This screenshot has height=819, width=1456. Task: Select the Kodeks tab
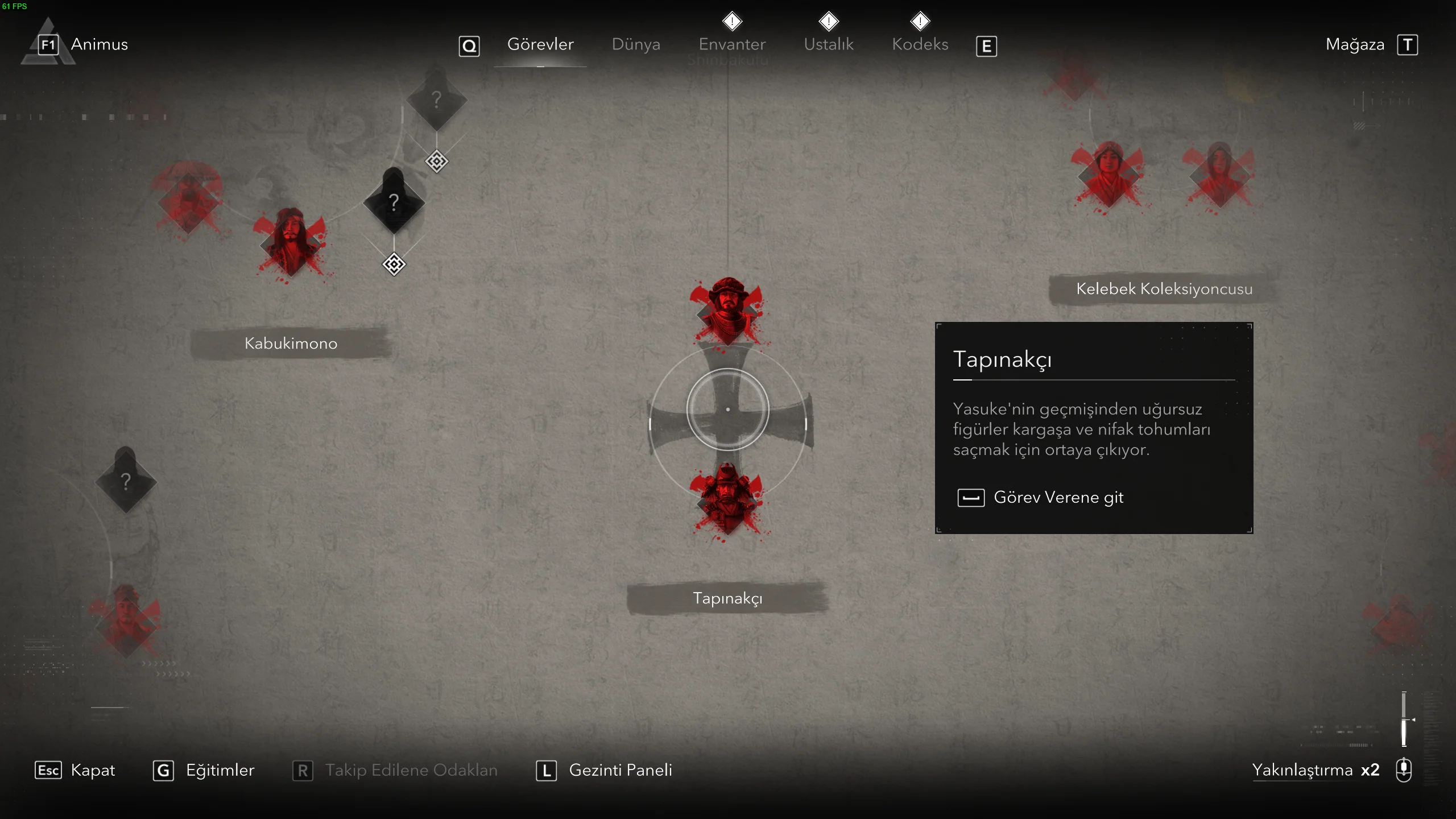pyautogui.click(x=920, y=44)
